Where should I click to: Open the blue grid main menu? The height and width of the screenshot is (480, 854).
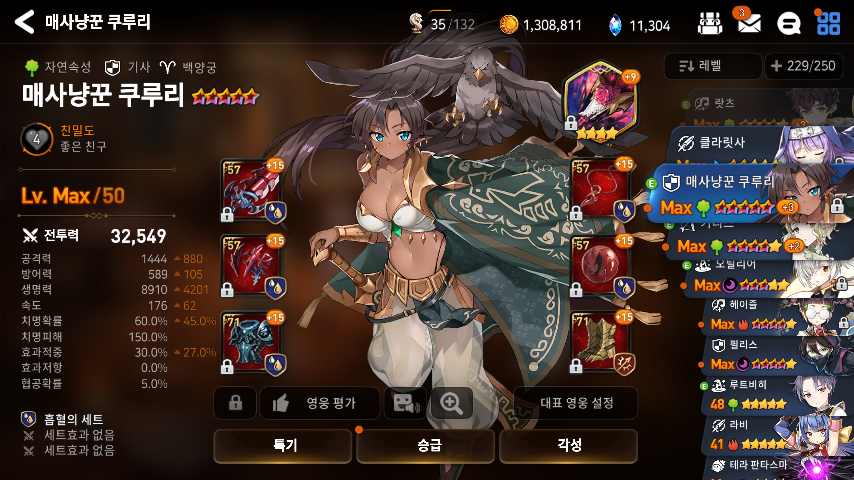(827, 23)
